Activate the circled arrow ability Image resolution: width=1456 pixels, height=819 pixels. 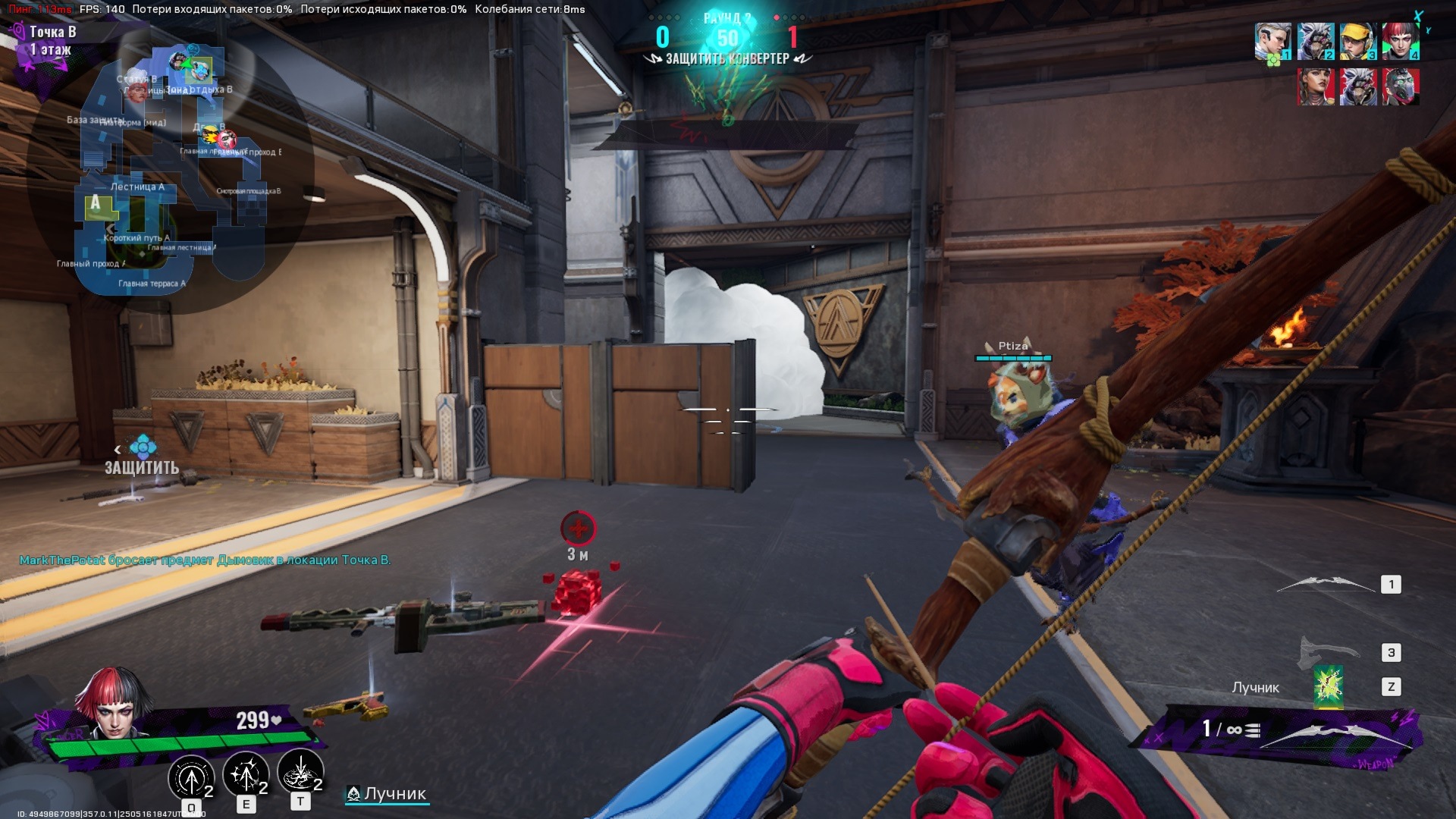(191, 776)
